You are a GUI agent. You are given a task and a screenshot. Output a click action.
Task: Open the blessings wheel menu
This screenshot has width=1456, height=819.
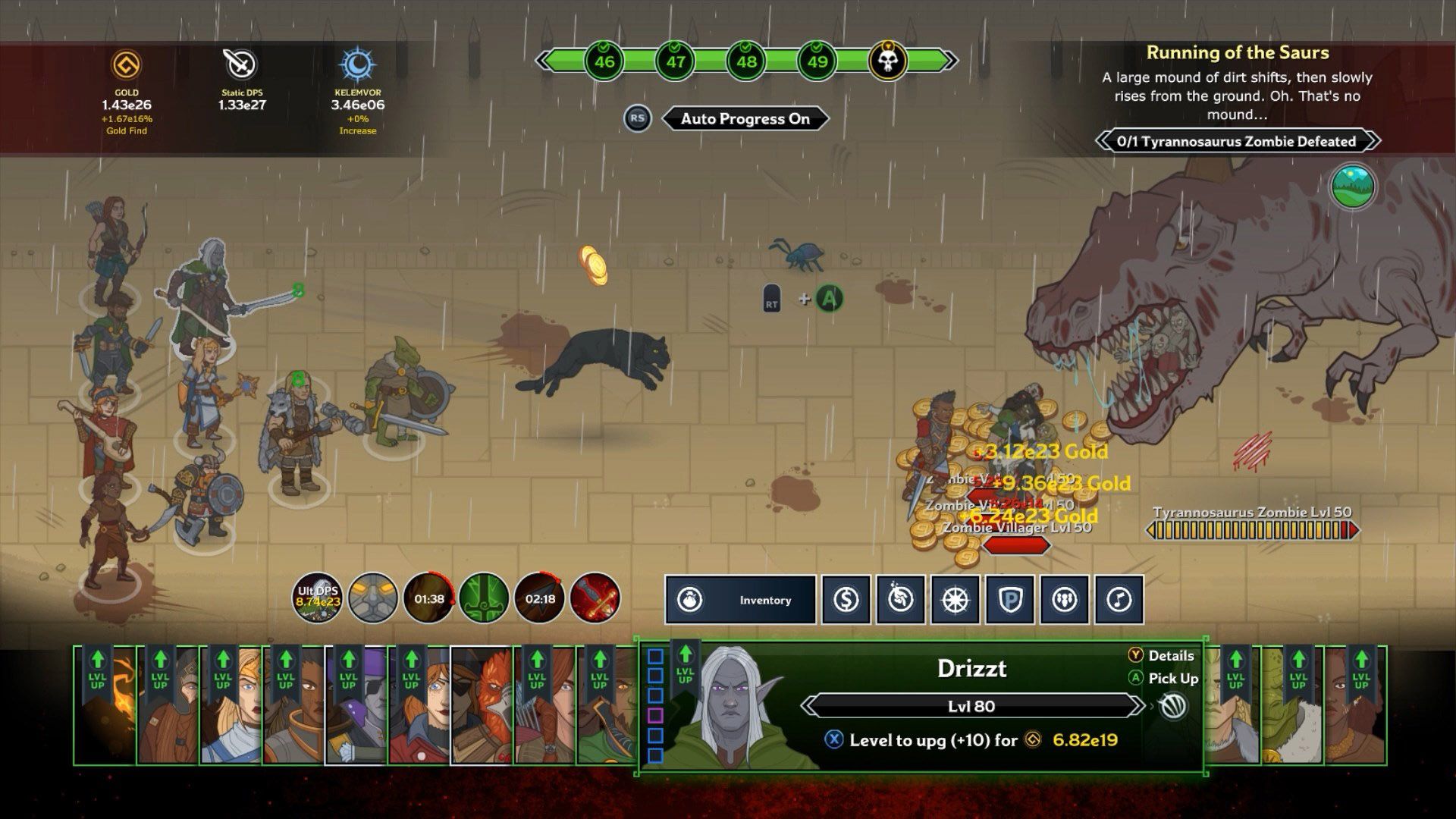[955, 600]
